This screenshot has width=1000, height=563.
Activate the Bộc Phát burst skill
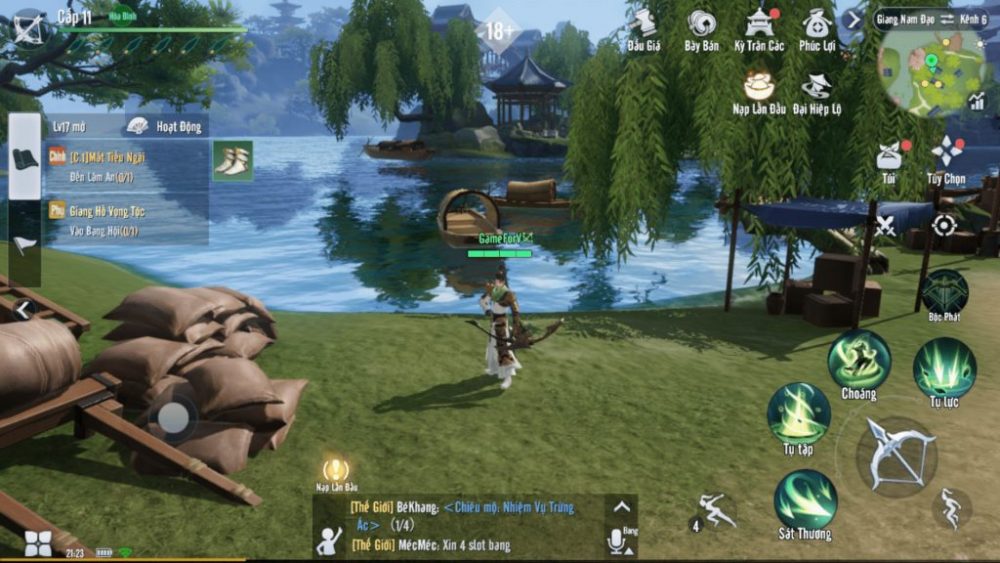click(944, 292)
